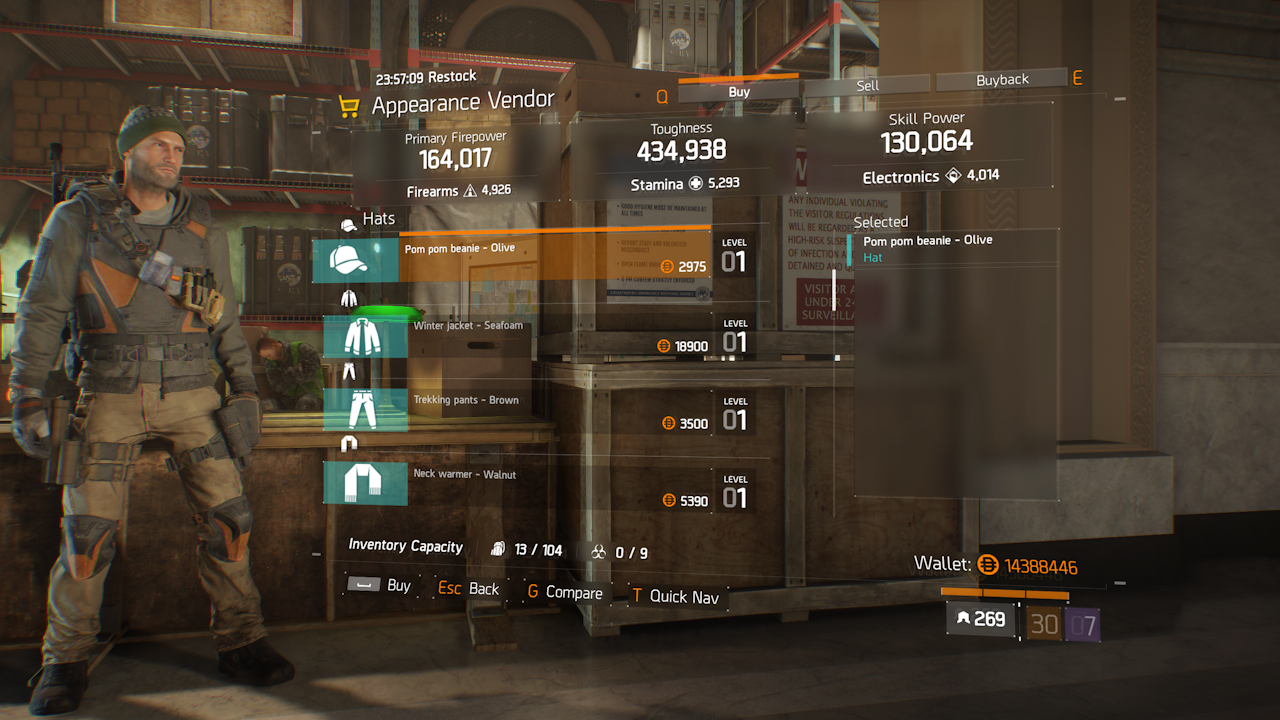
Task: Click the Buy action at the bottom
Action: (x=380, y=585)
